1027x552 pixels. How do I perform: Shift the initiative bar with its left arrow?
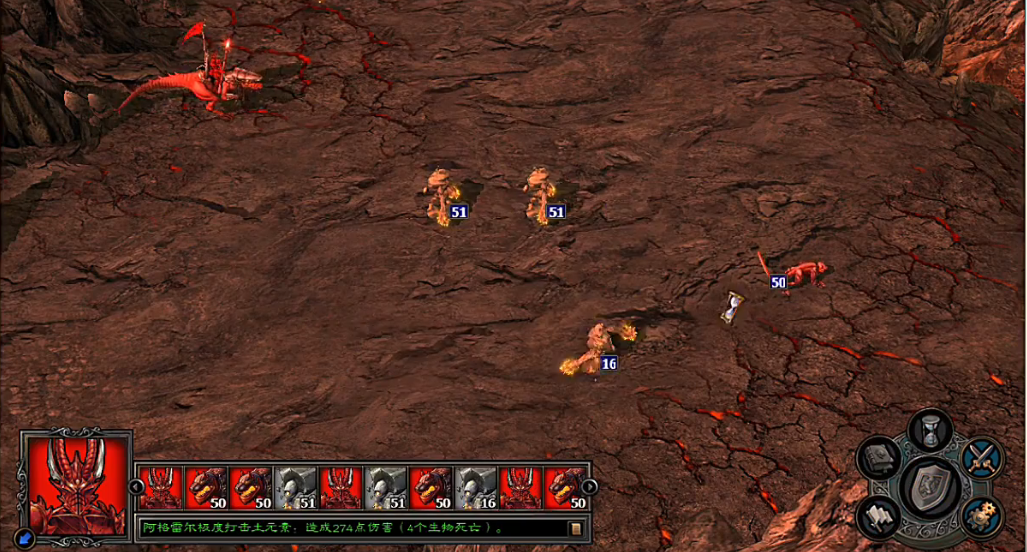(x=137, y=487)
